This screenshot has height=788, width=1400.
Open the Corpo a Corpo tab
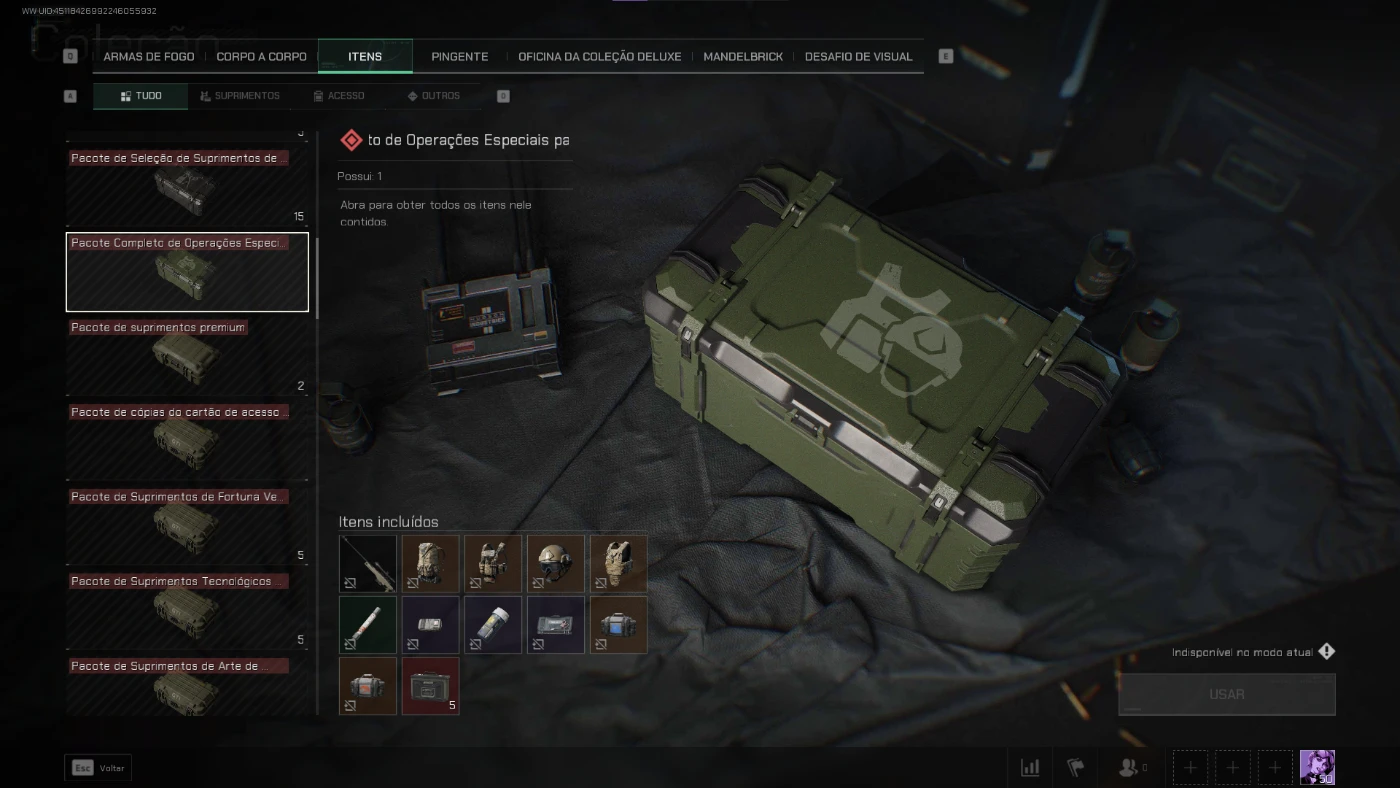point(262,57)
